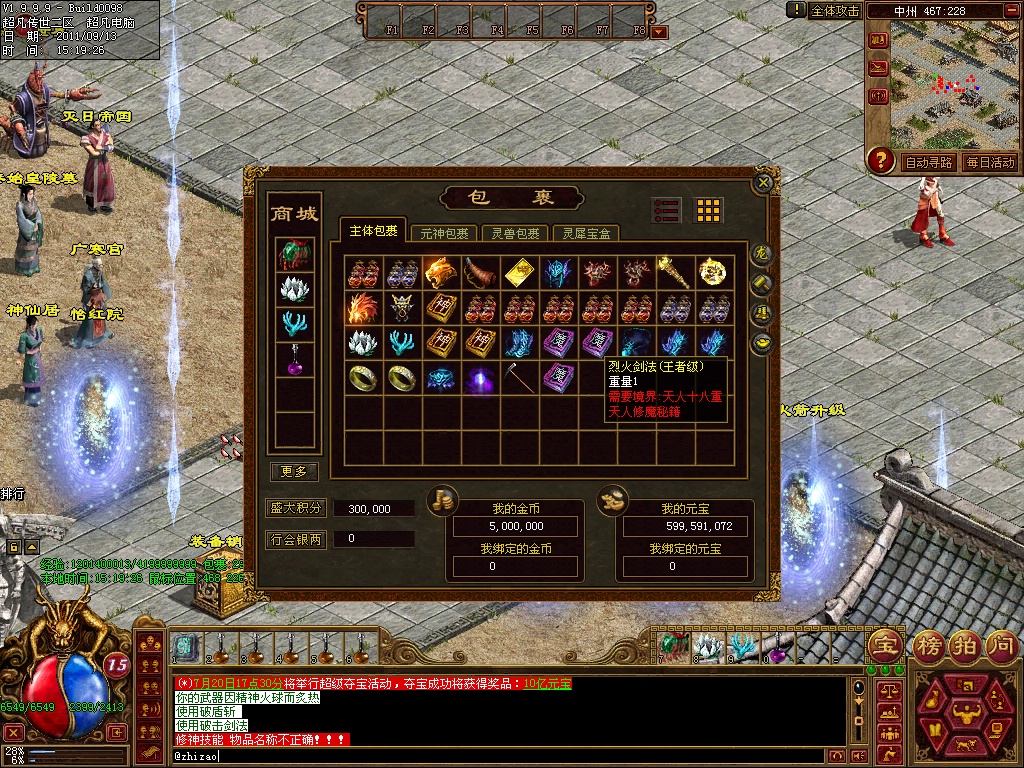
Task: Select the golden tiger head item
Action: [x=440, y=272]
